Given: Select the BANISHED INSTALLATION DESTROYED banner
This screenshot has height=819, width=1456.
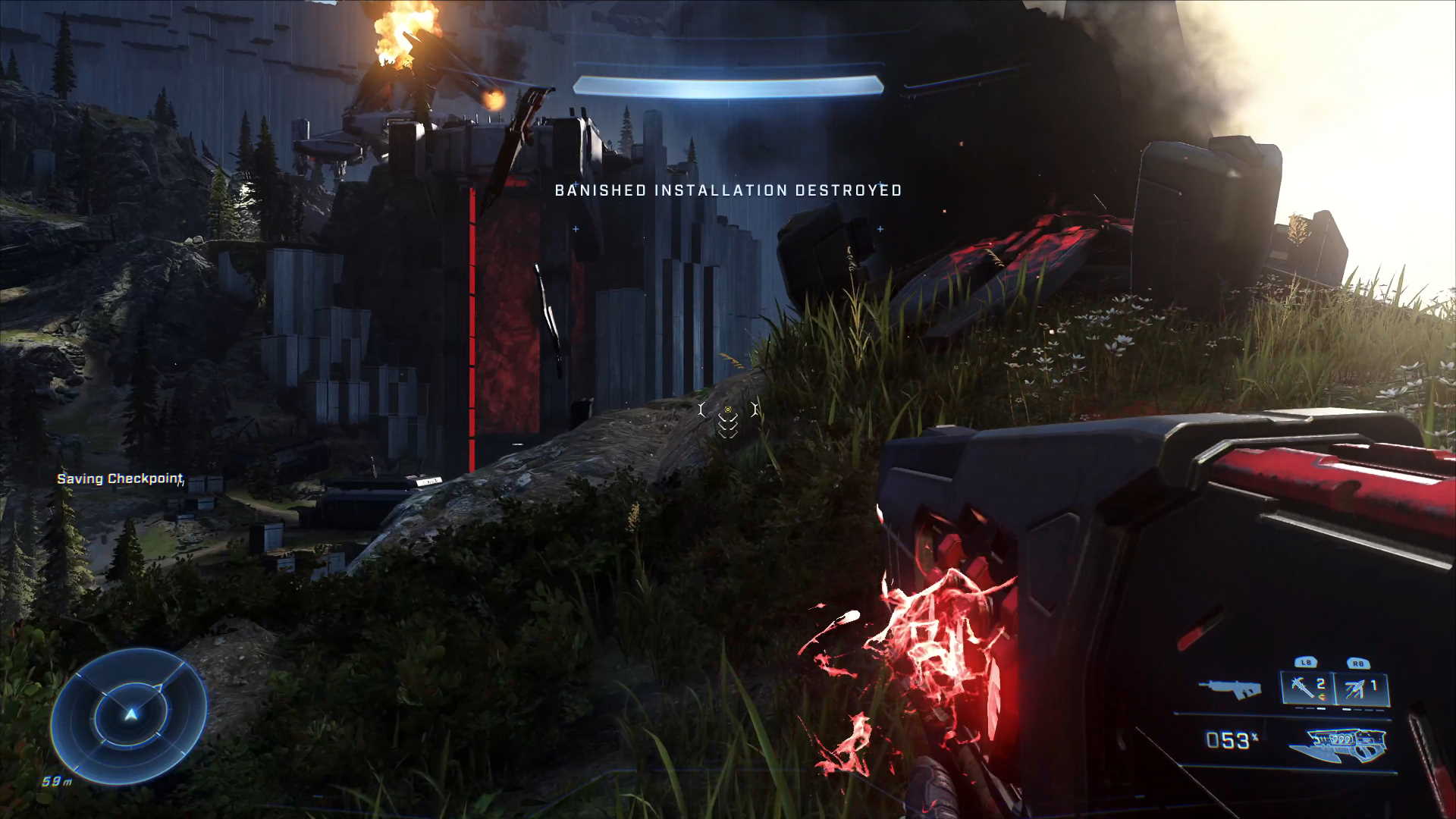Looking at the screenshot, I should 728,191.
